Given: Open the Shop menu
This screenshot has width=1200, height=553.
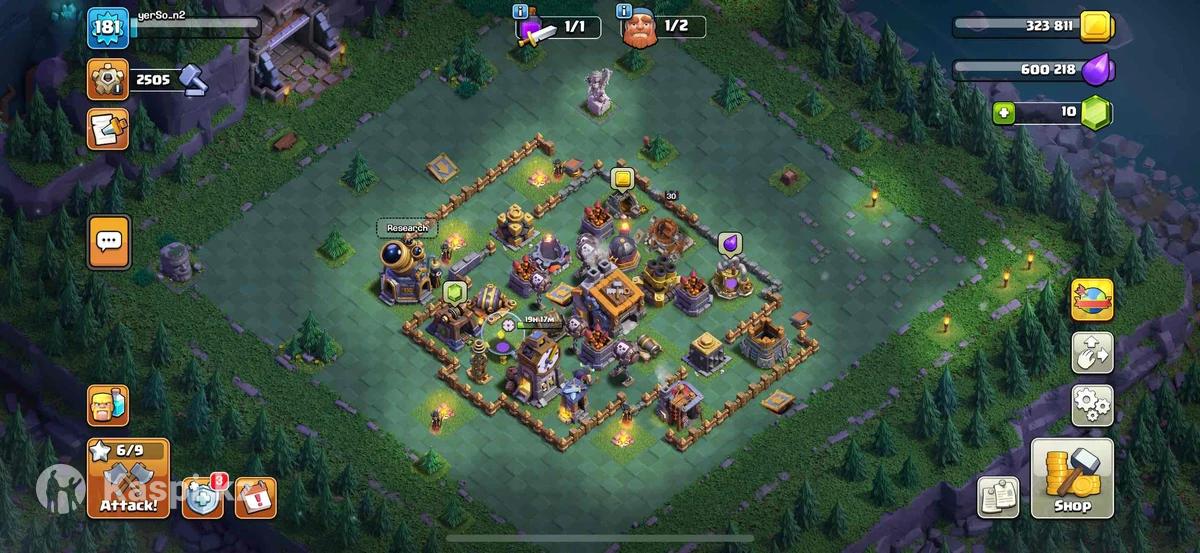Looking at the screenshot, I should point(1072,478).
